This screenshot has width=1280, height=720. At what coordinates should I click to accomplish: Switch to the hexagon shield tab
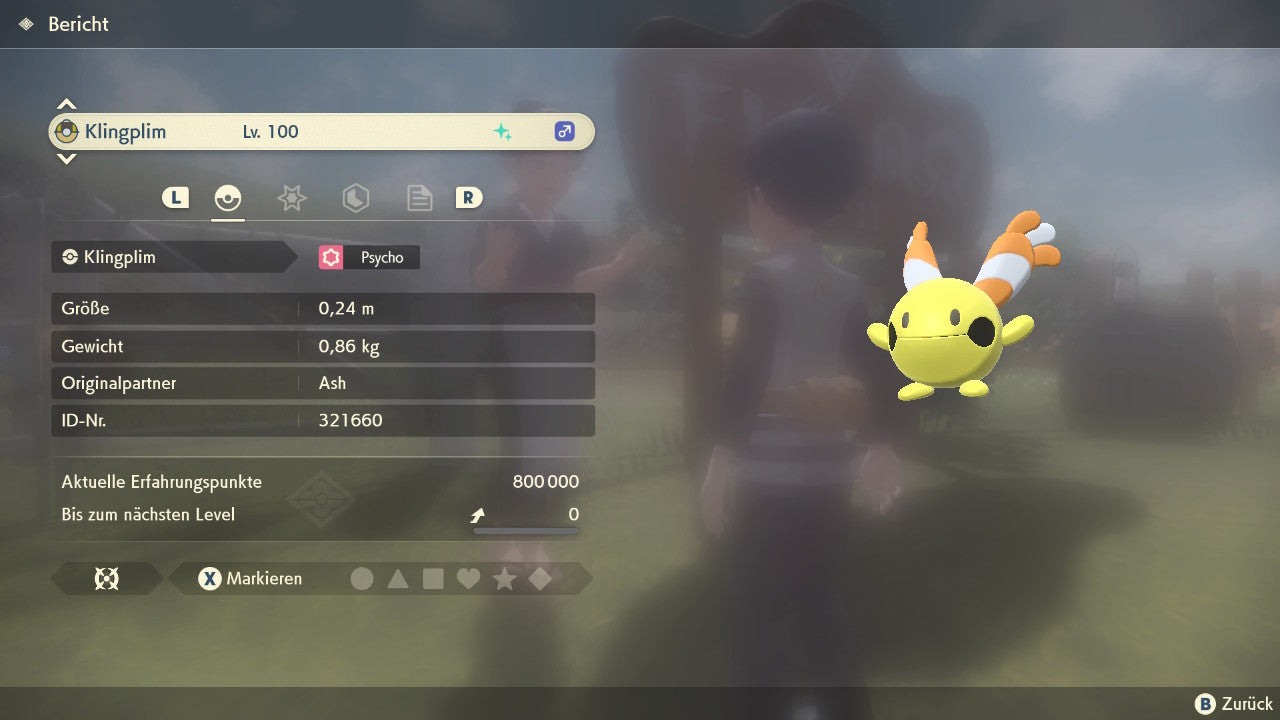(x=355, y=198)
